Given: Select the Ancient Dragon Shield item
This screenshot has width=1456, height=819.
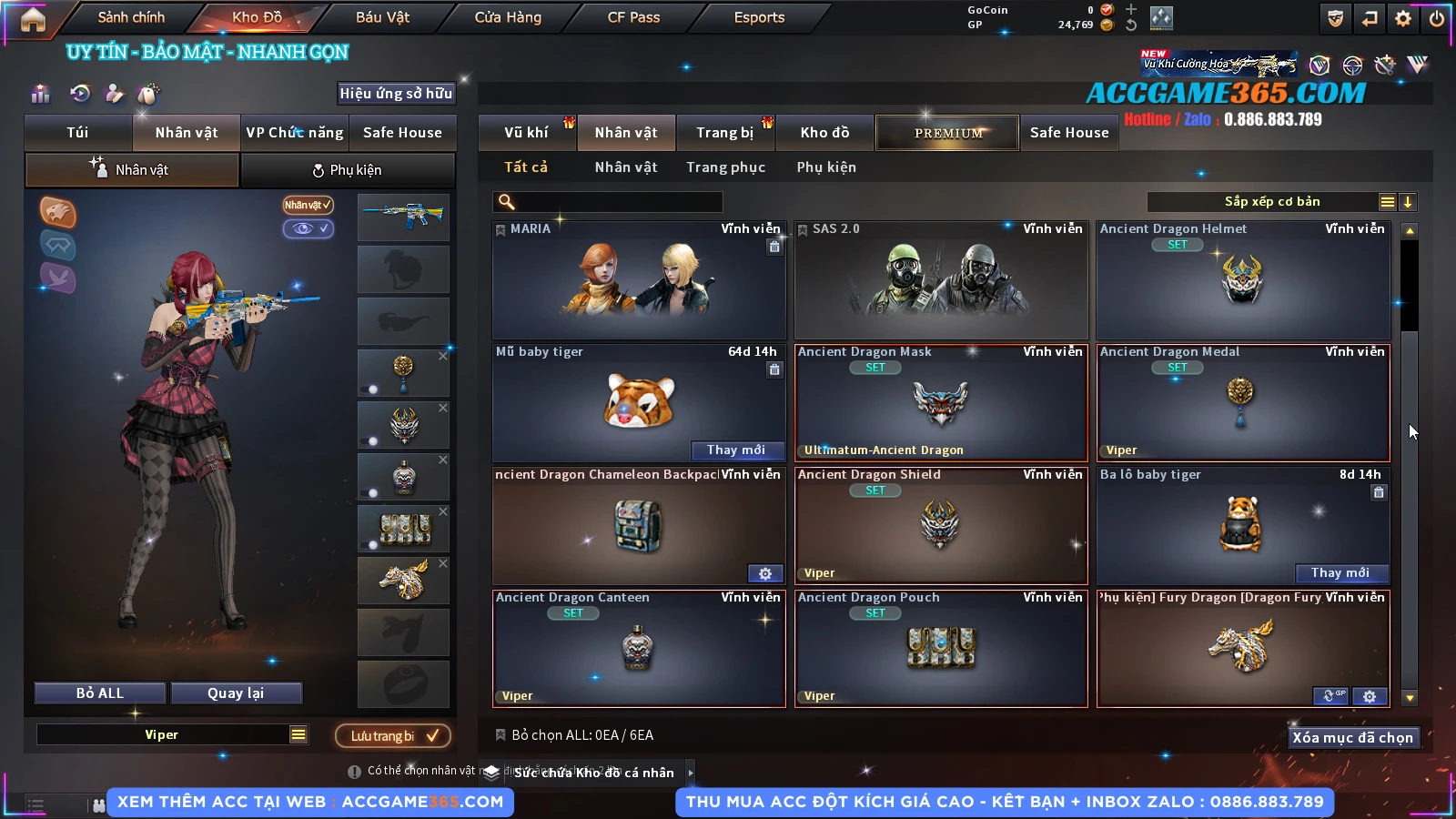Looking at the screenshot, I should 941,526.
